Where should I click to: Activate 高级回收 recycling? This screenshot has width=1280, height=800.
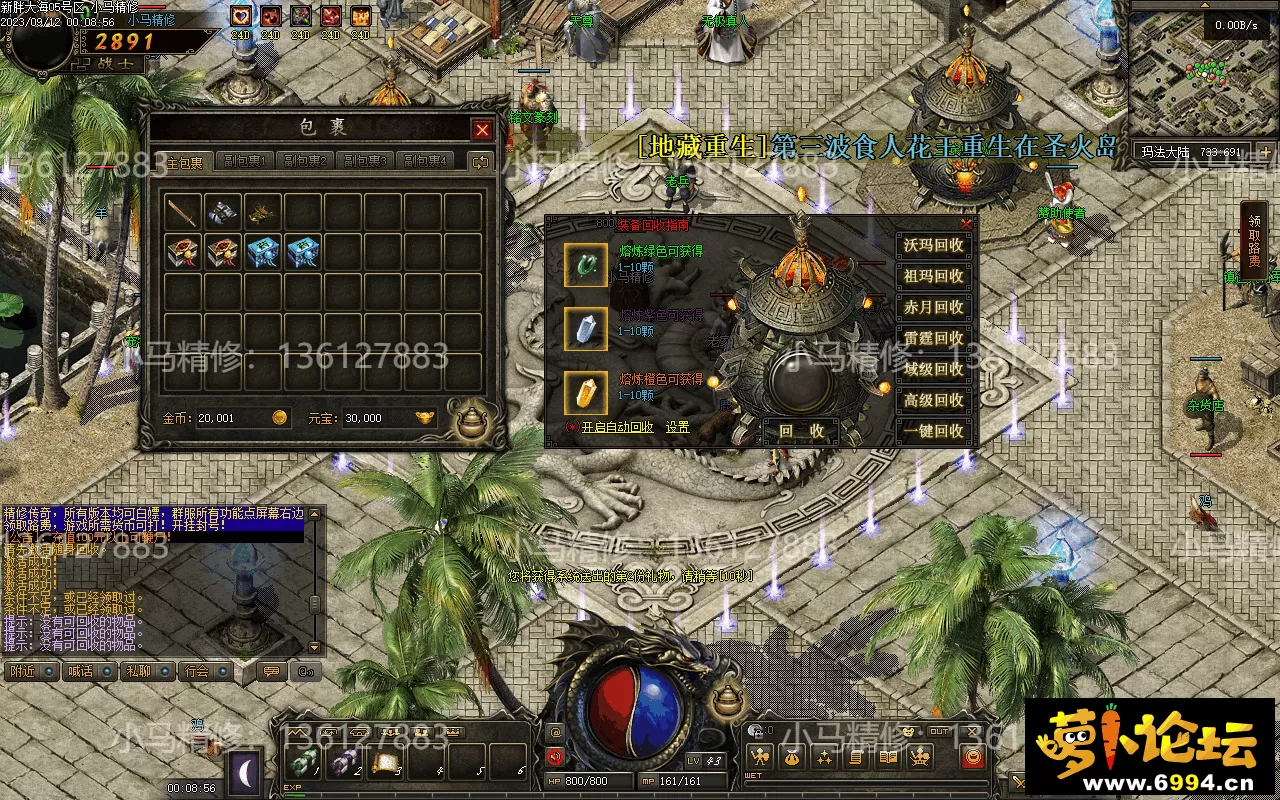(x=933, y=400)
